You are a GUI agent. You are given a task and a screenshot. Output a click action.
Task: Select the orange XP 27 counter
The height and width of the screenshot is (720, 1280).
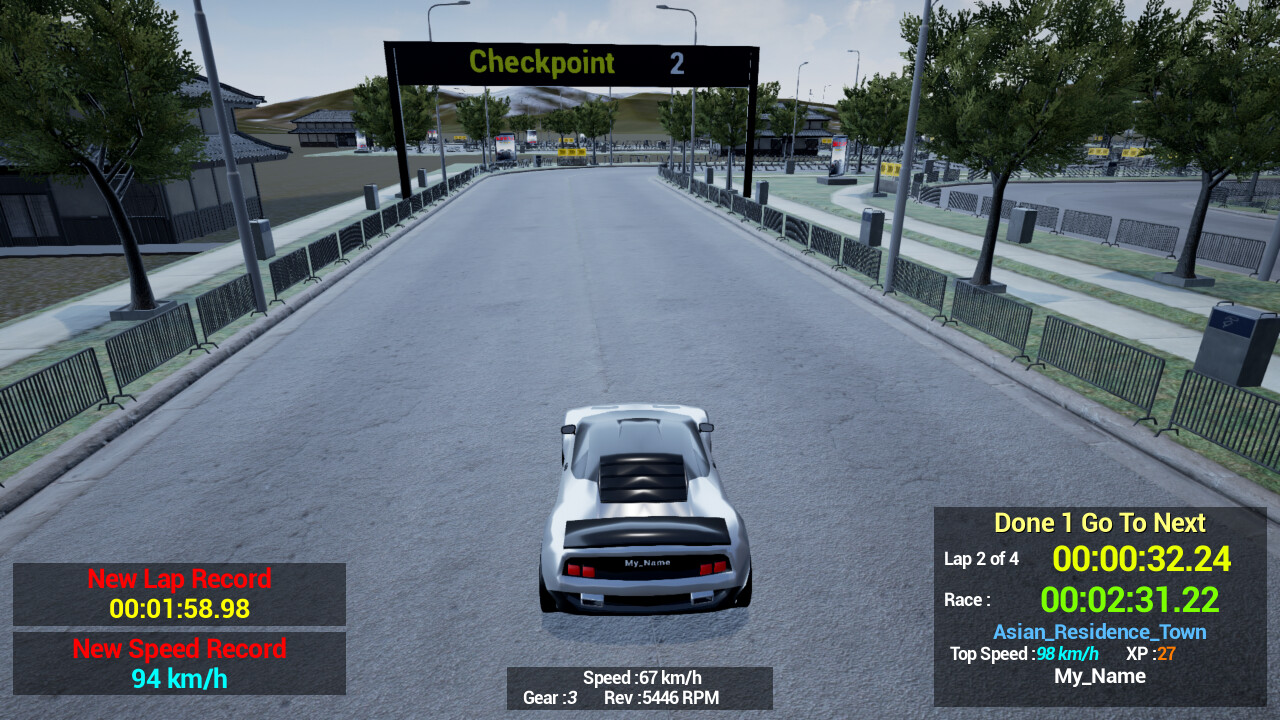pos(1148,654)
